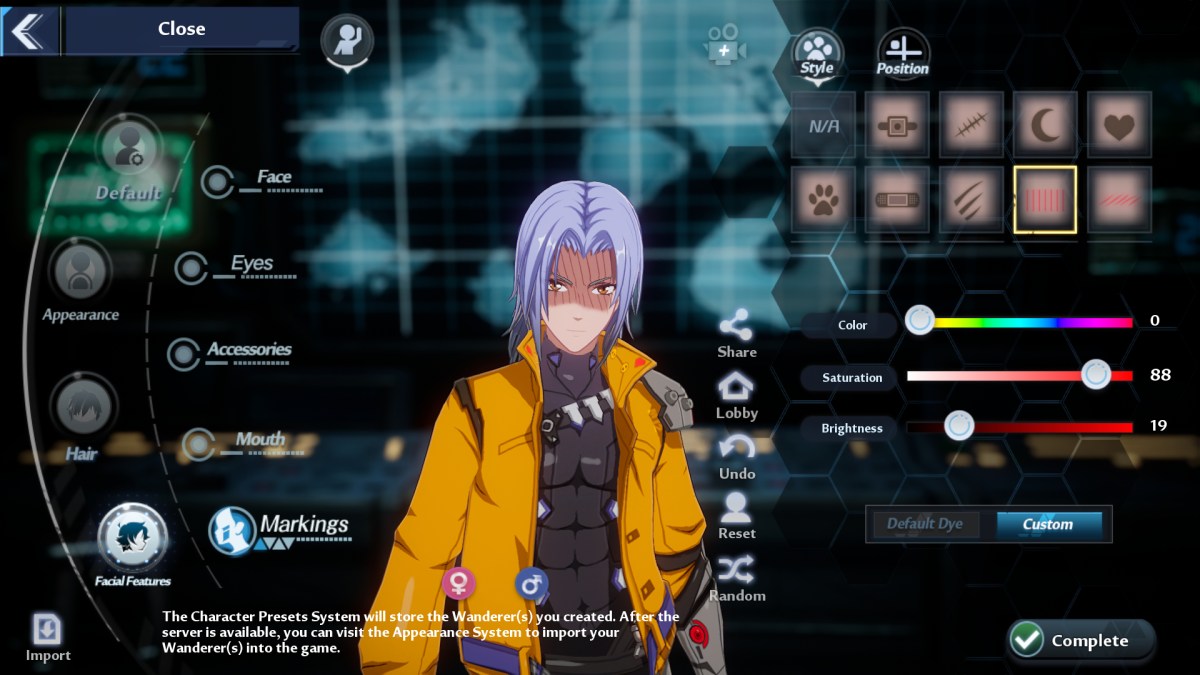Select the paw print marking
Image resolution: width=1200 pixels, height=675 pixels.
click(823, 199)
